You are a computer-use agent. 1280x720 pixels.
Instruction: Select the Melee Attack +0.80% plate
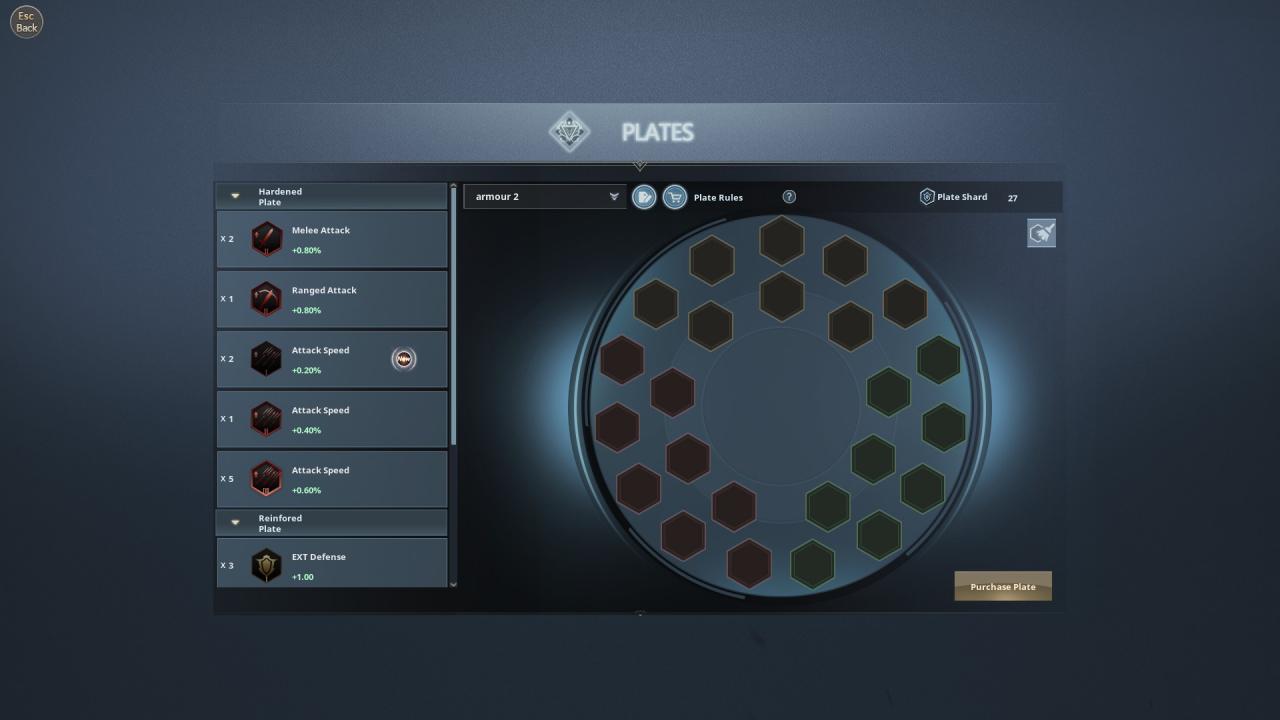click(x=332, y=240)
